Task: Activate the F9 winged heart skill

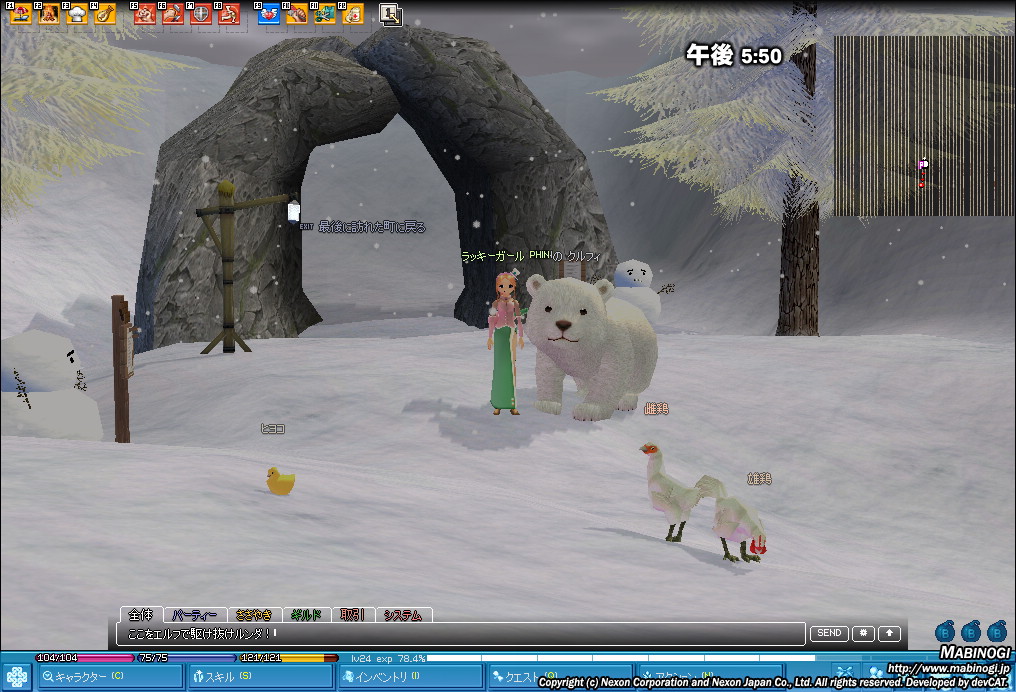Action: click(269, 14)
